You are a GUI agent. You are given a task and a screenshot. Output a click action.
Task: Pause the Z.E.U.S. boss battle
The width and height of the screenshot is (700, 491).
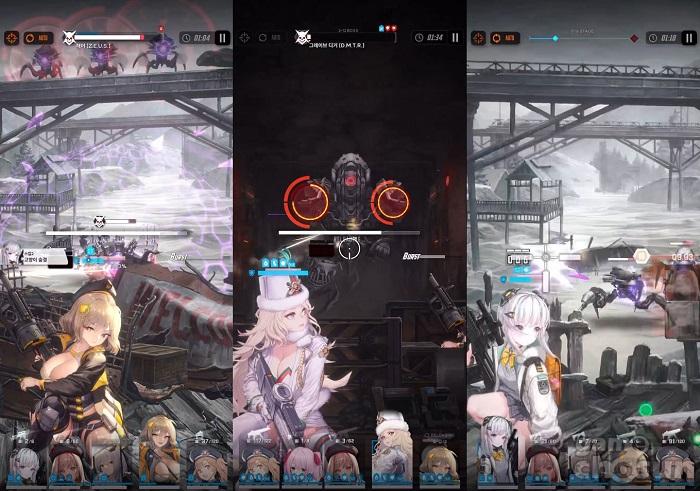point(222,38)
